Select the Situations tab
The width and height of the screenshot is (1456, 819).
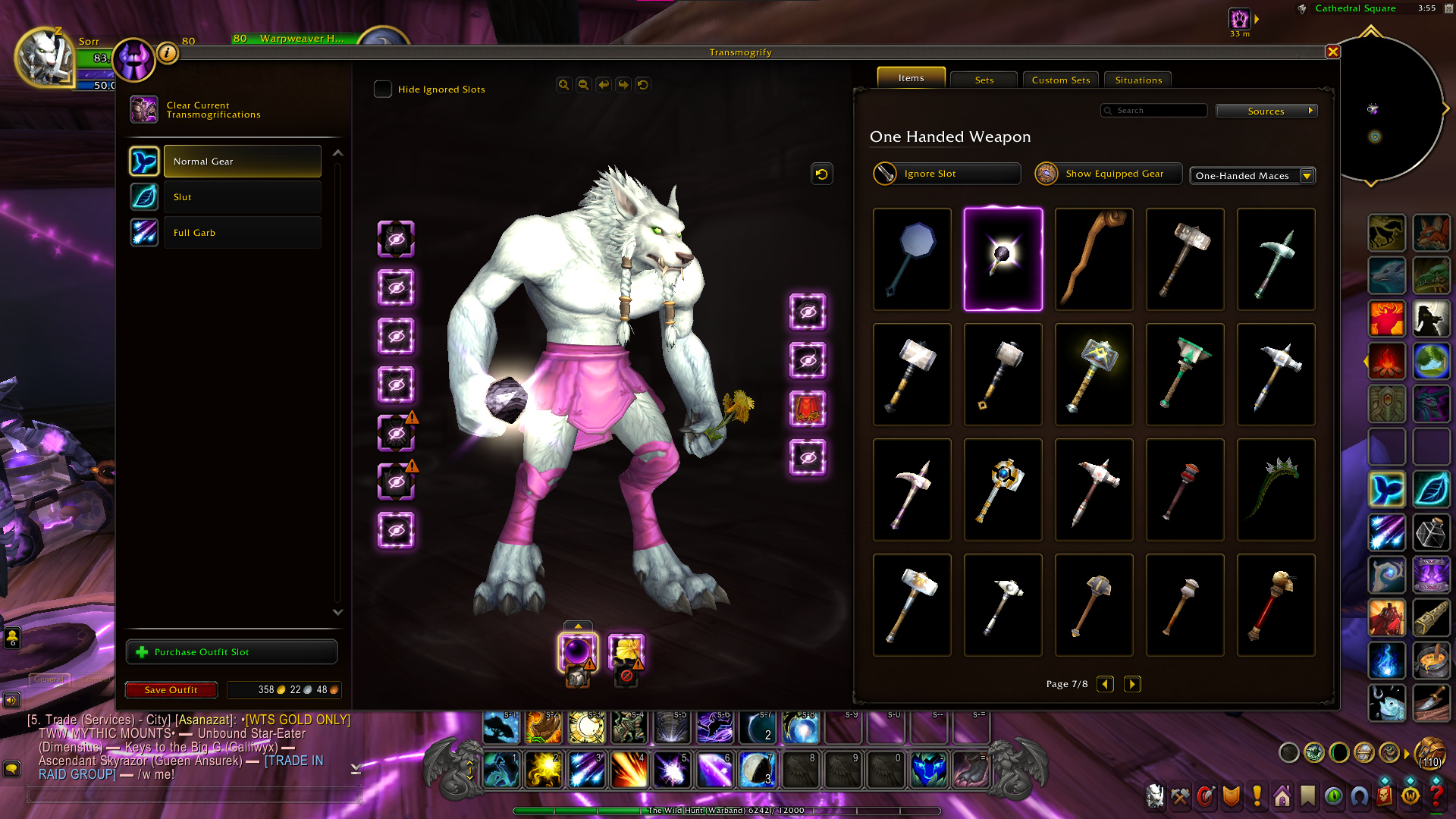(x=1137, y=80)
